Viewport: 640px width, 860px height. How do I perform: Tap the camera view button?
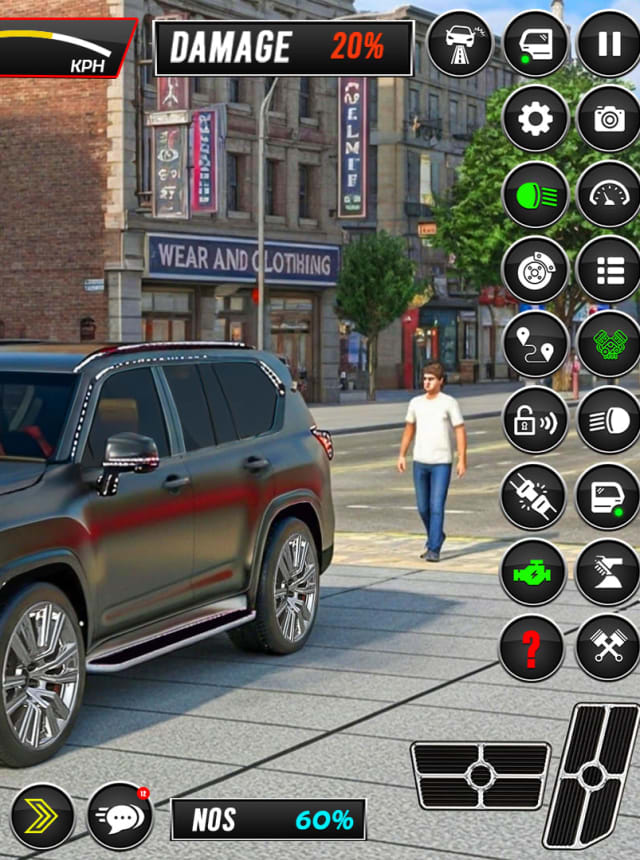coord(608,119)
